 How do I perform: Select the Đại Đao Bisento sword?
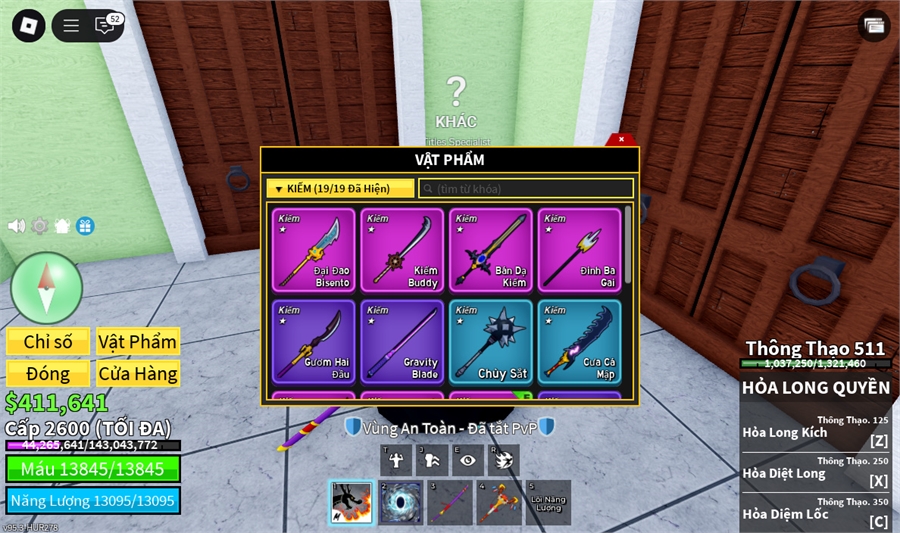click(312, 250)
